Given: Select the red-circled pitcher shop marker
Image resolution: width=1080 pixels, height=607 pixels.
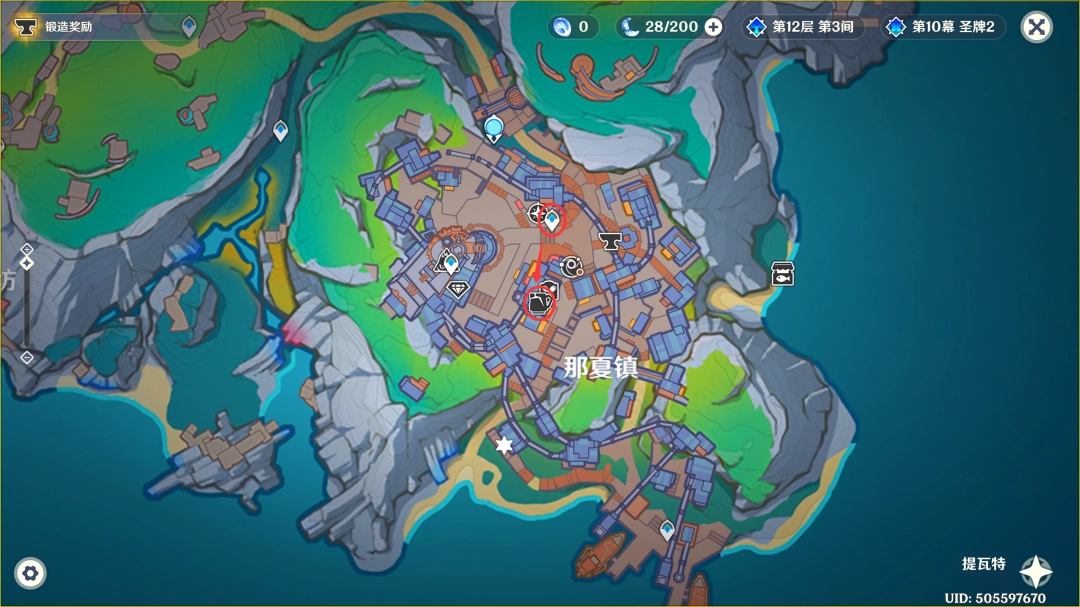Looking at the screenshot, I should (539, 302).
